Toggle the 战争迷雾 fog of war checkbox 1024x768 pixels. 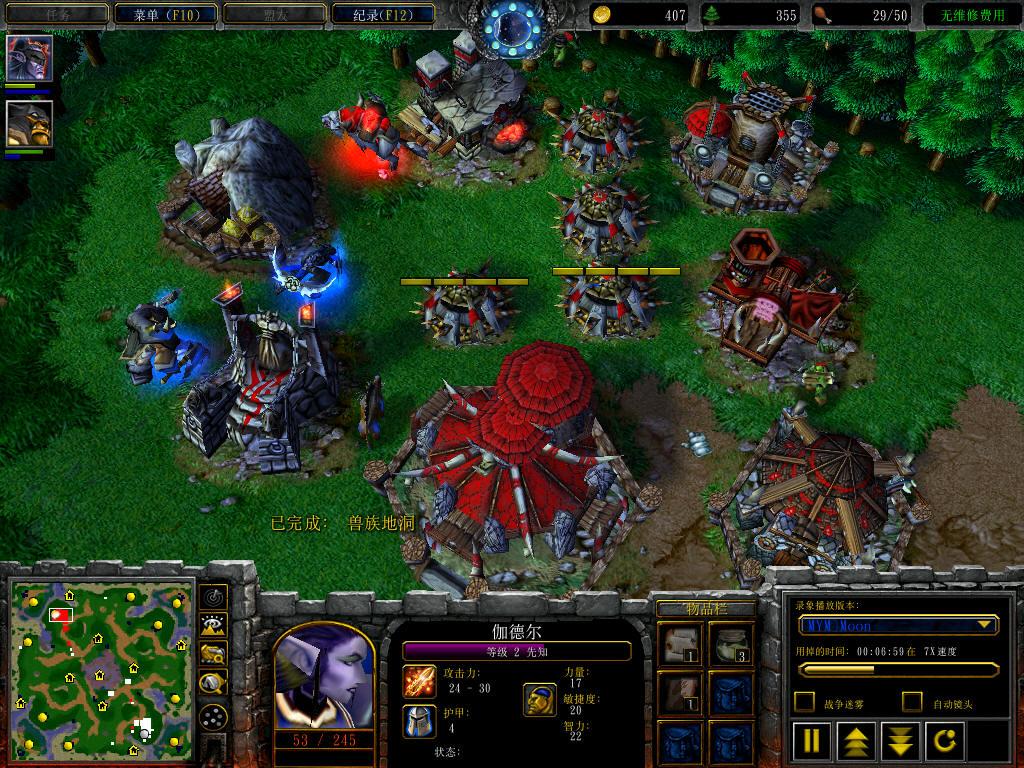(x=804, y=702)
